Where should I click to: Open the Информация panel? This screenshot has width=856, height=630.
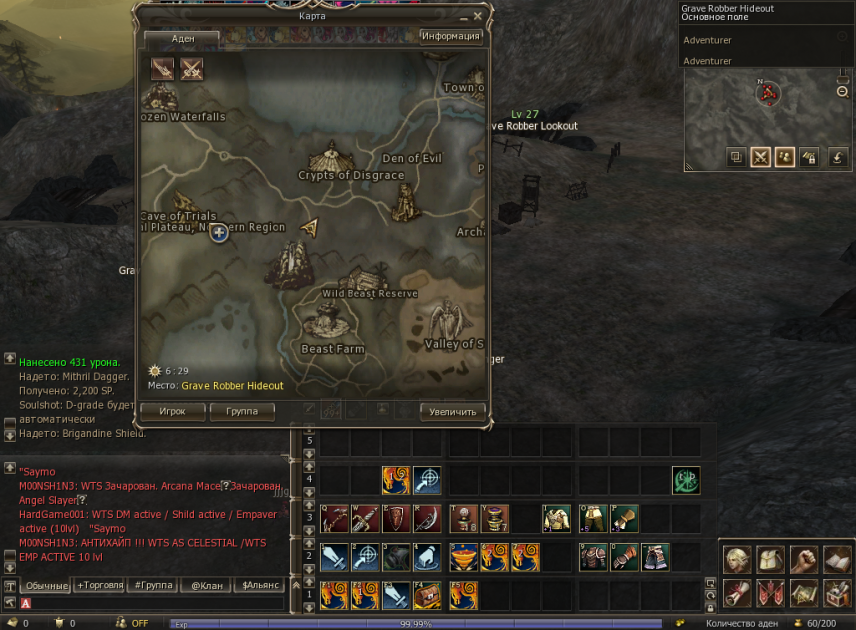pos(451,37)
